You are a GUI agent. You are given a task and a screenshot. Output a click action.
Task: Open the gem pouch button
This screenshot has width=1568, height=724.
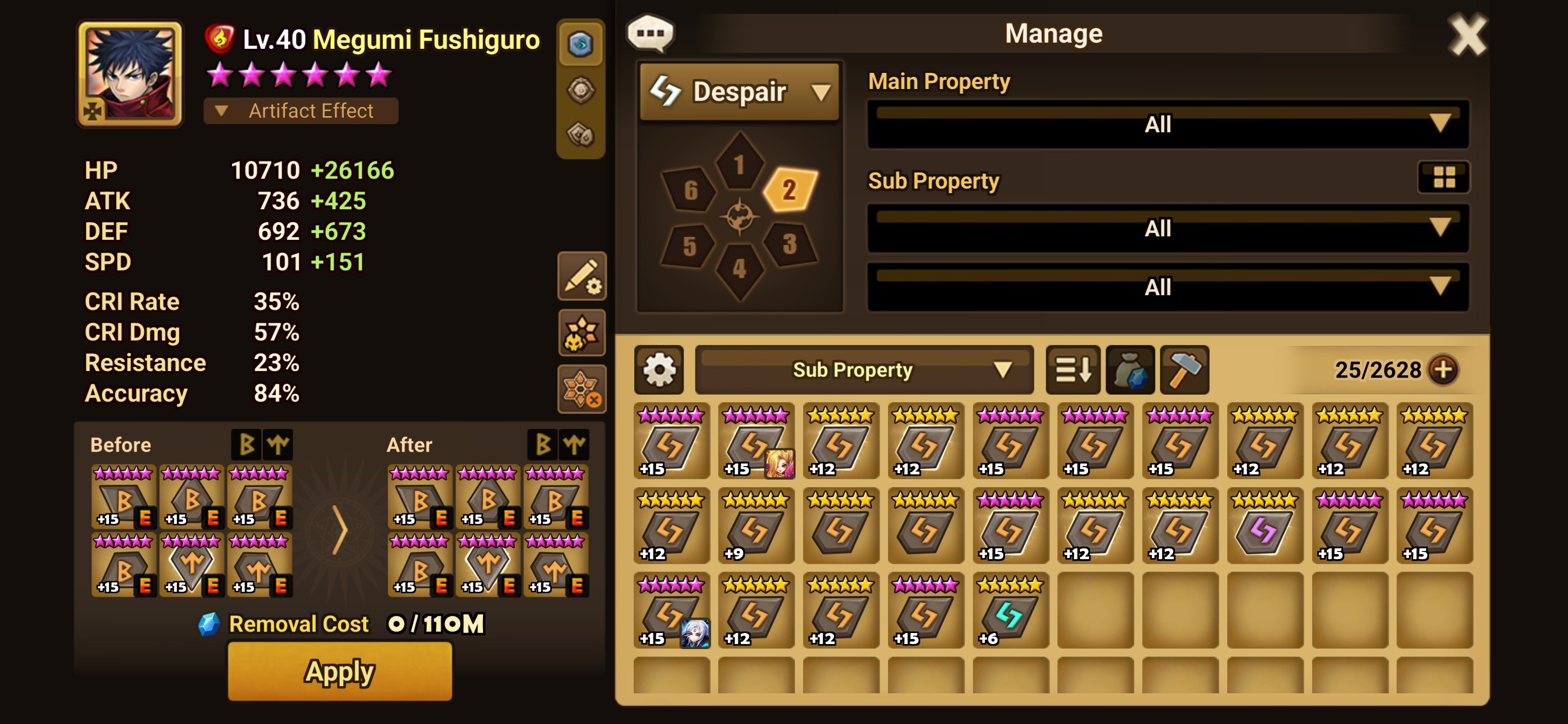point(1130,370)
